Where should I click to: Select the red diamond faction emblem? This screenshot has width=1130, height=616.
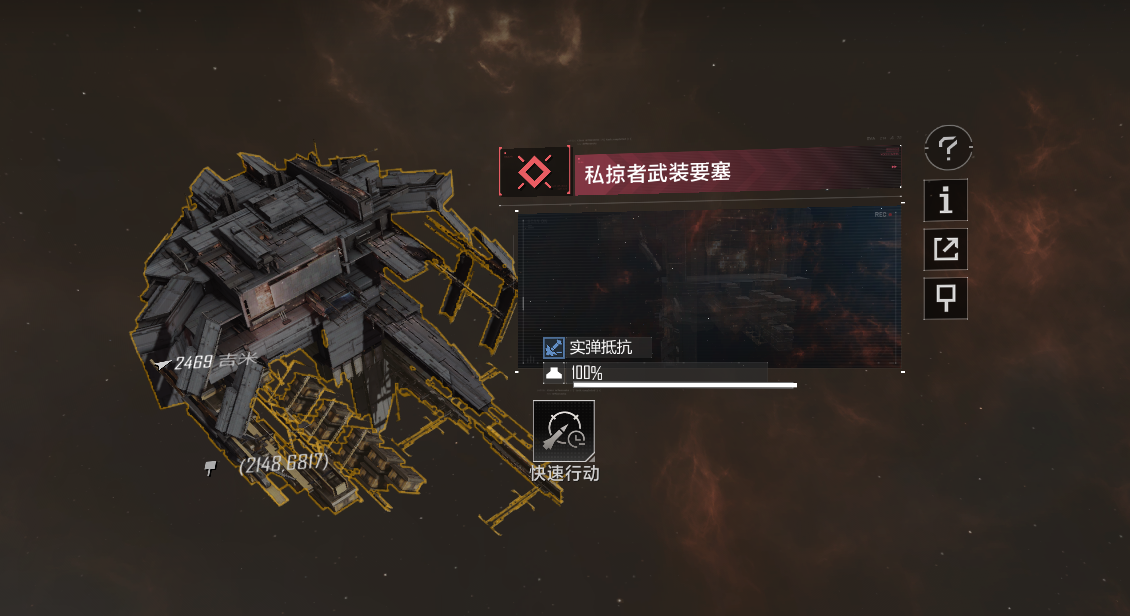coord(534,172)
